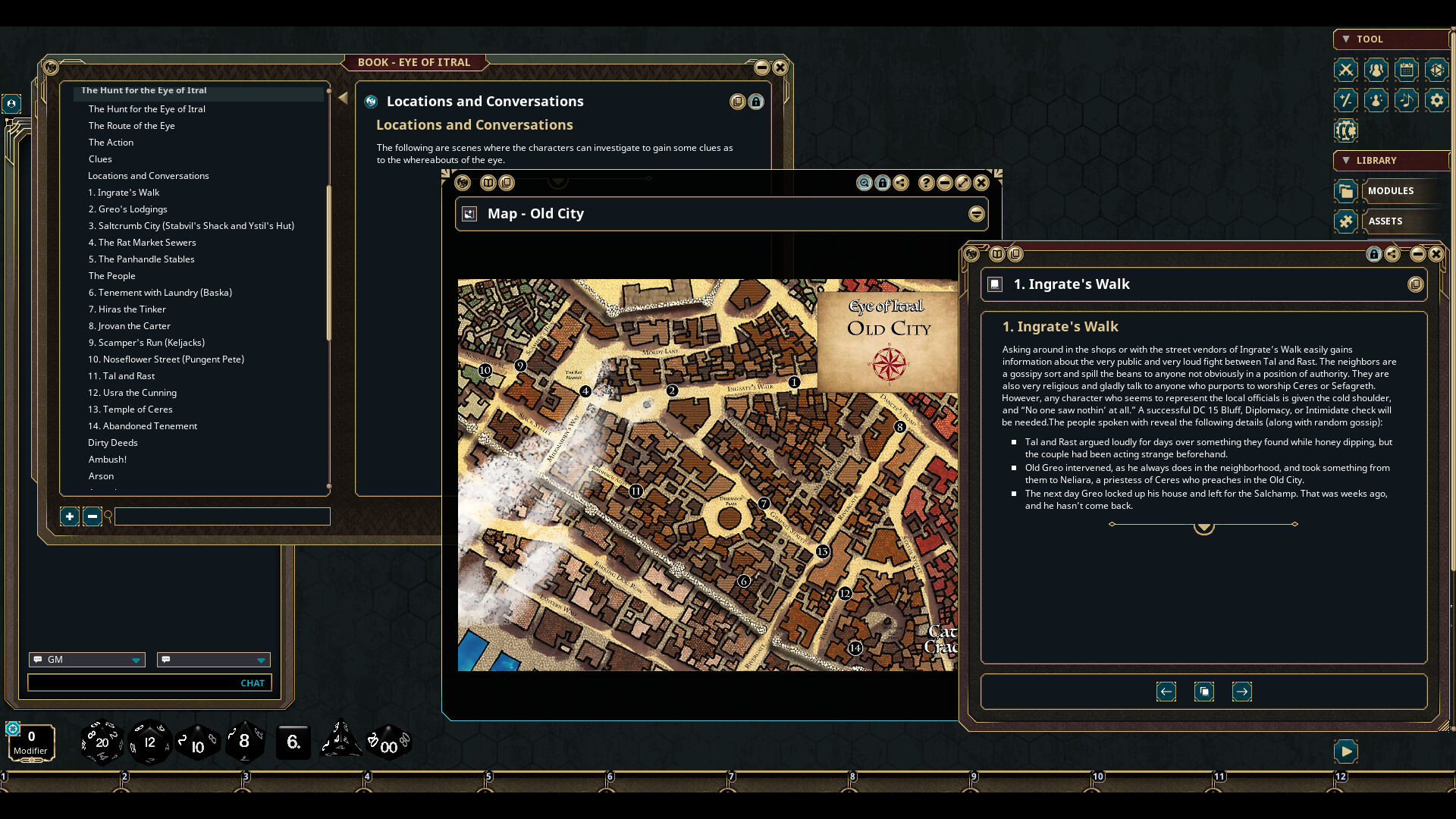Go to previous story page arrow
Image resolution: width=1456 pixels, height=819 pixels.
pyautogui.click(x=1166, y=692)
